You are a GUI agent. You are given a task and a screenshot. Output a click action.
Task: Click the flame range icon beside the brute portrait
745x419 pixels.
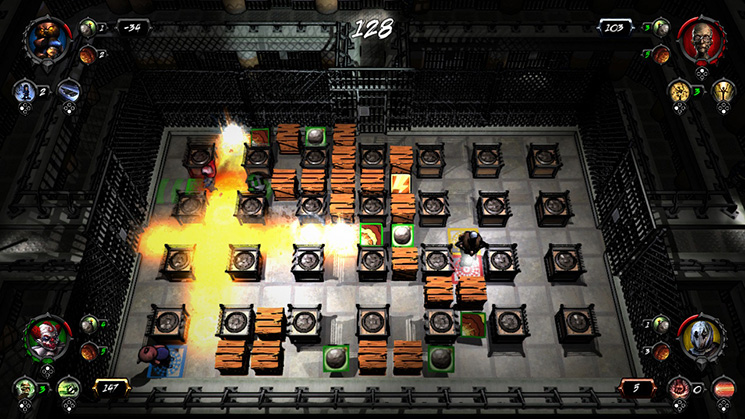[x=87, y=54]
